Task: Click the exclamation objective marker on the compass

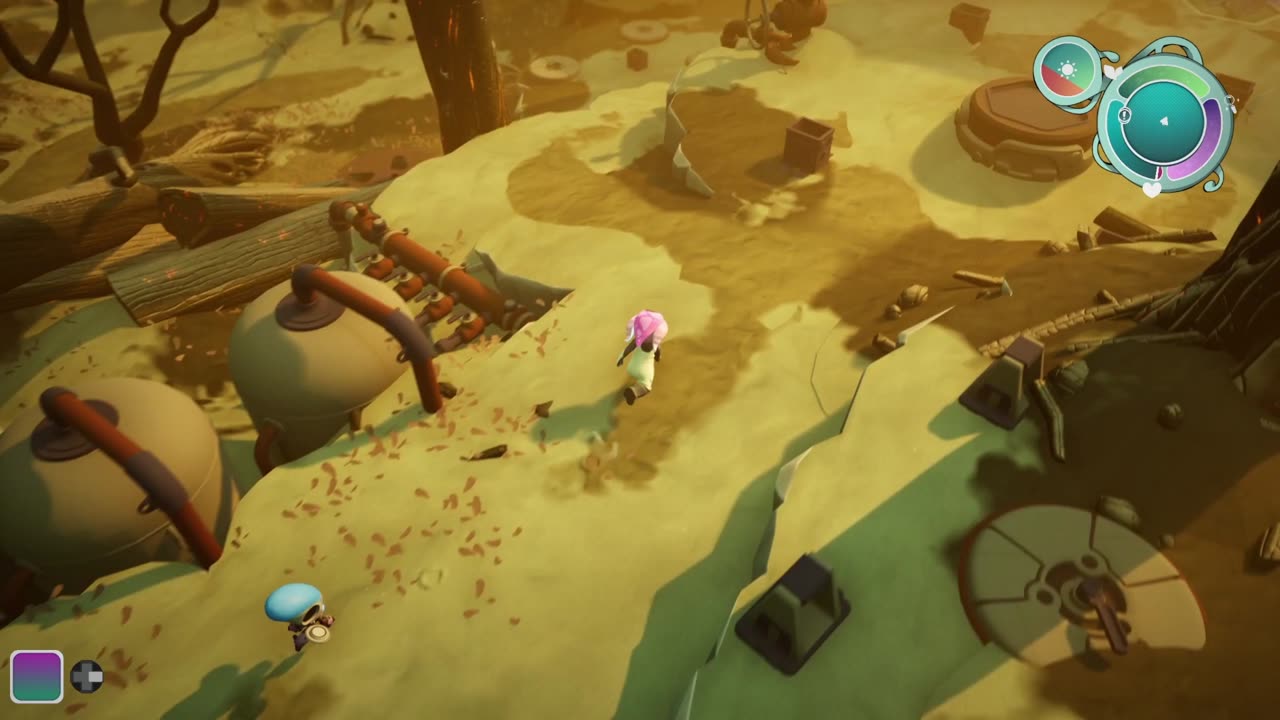Action: [1125, 116]
